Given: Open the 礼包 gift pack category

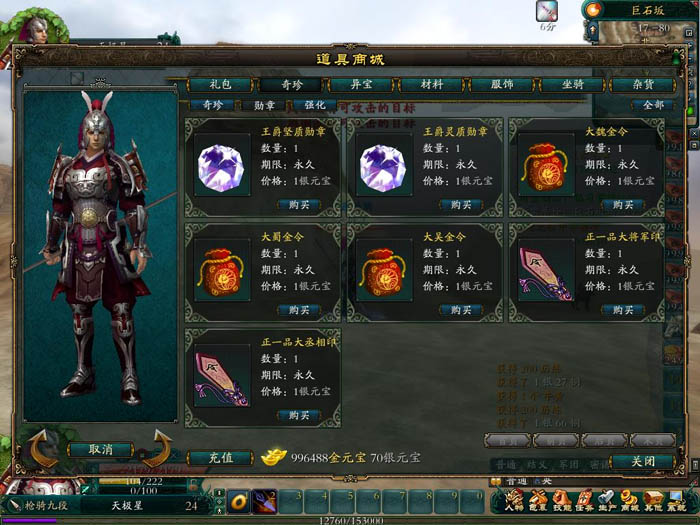Looking at the screenshot, I should [220, 85].
